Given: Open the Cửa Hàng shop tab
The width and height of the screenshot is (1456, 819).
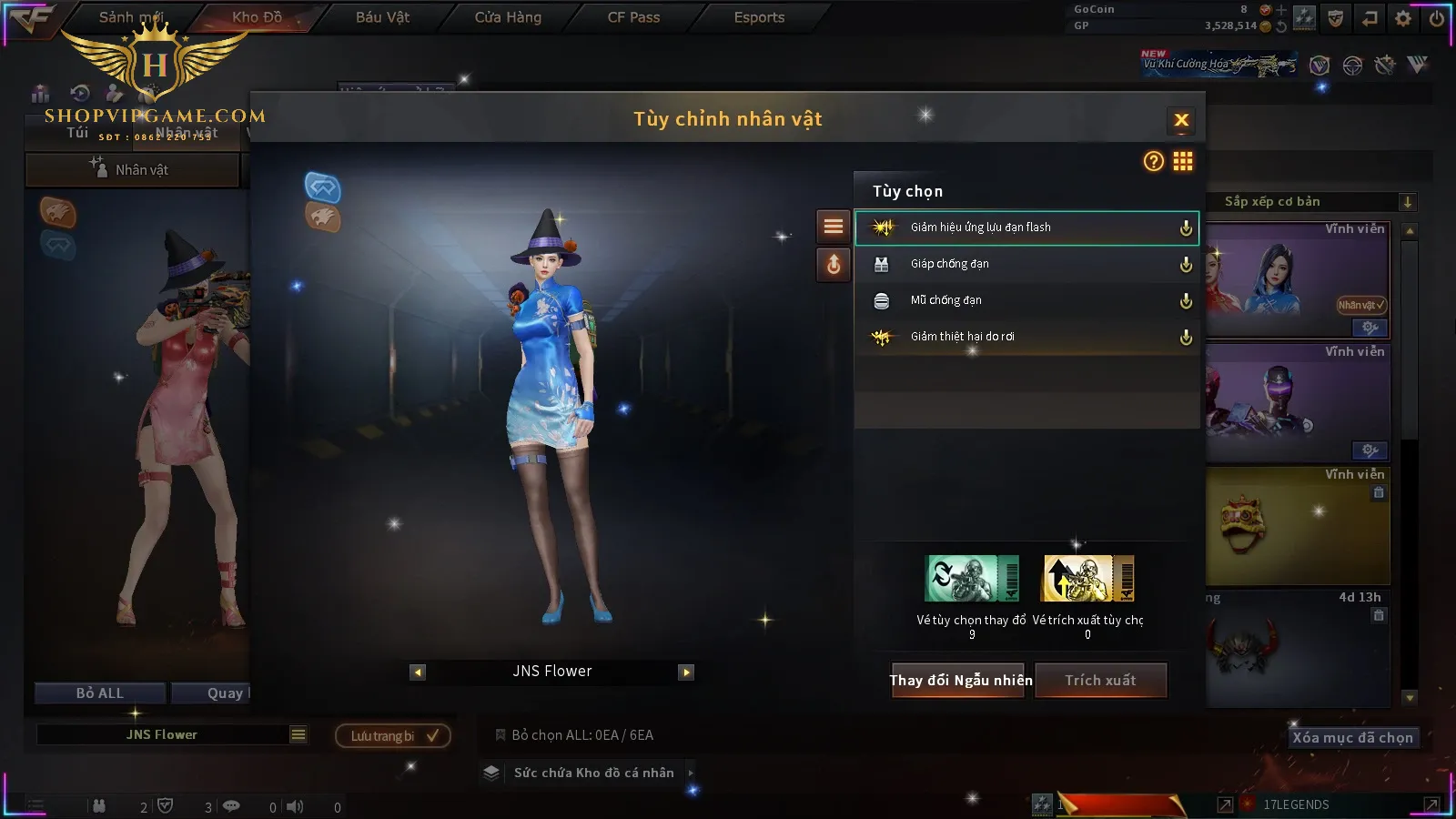Looking at the screenshot, I should tap(508, 17).
